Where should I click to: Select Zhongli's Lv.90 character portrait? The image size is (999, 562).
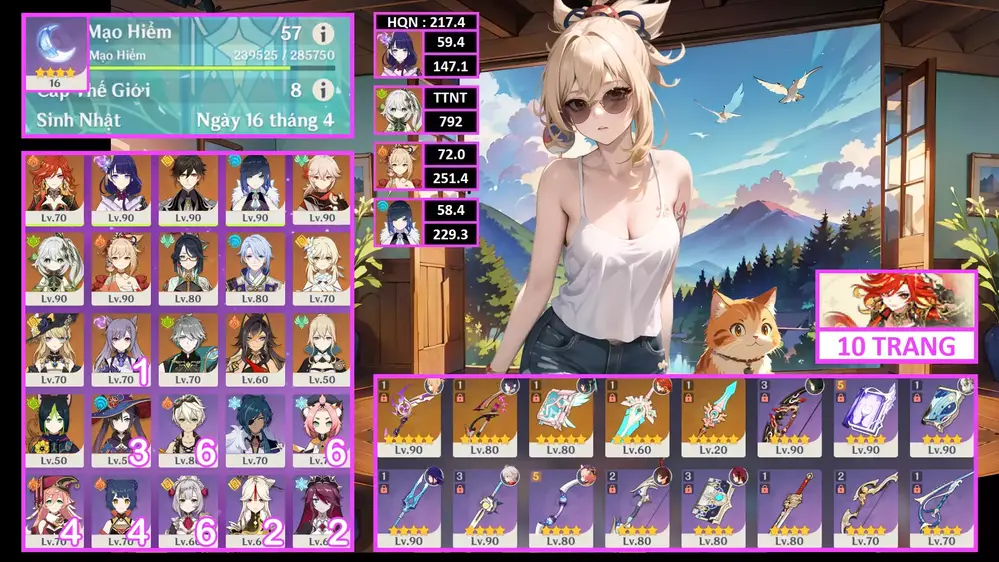point(188,187)
